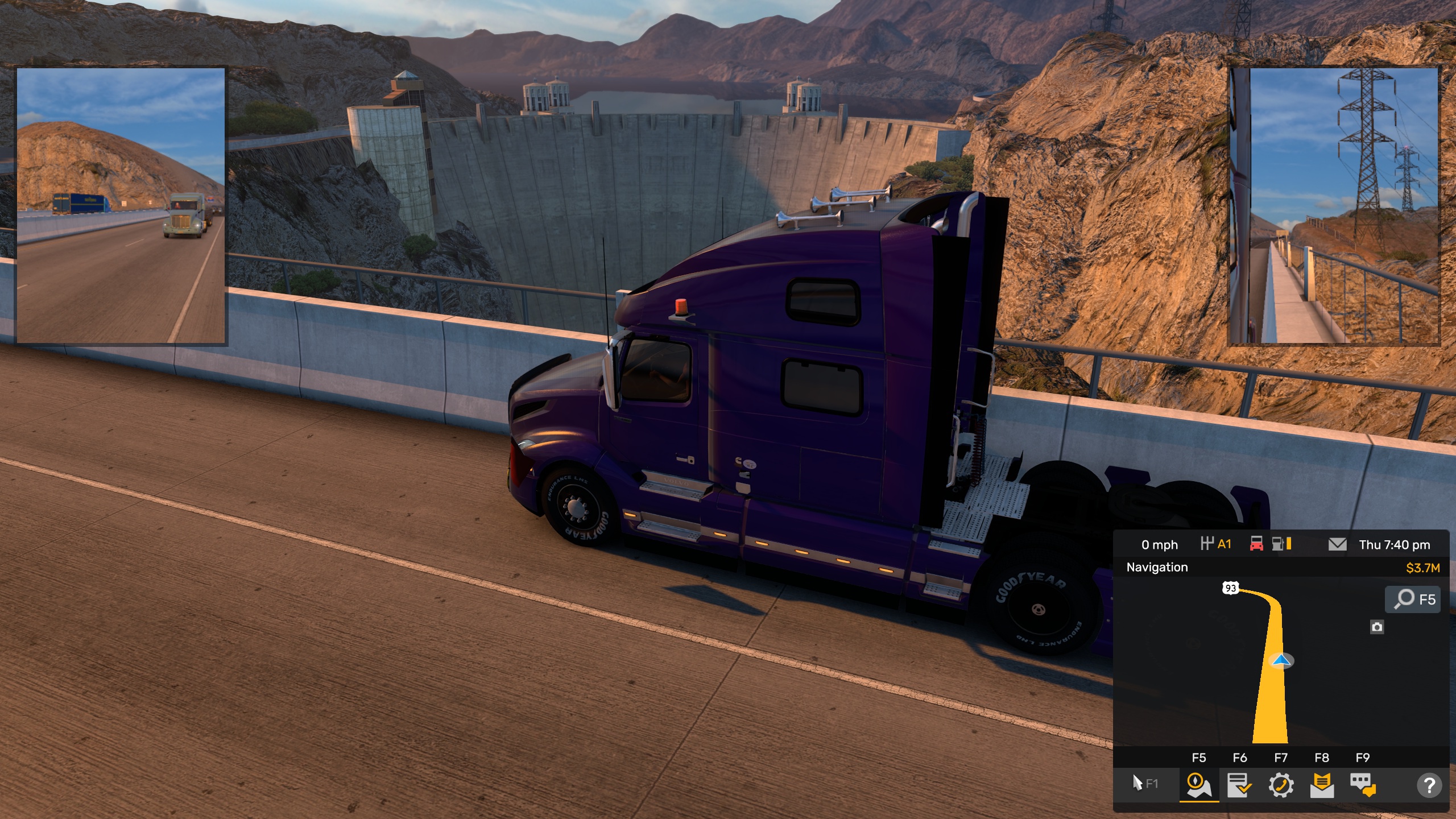Click the route 93 shield marker
The width and height of the screenshot is (1456, 819).
(x=1230, y=588)
